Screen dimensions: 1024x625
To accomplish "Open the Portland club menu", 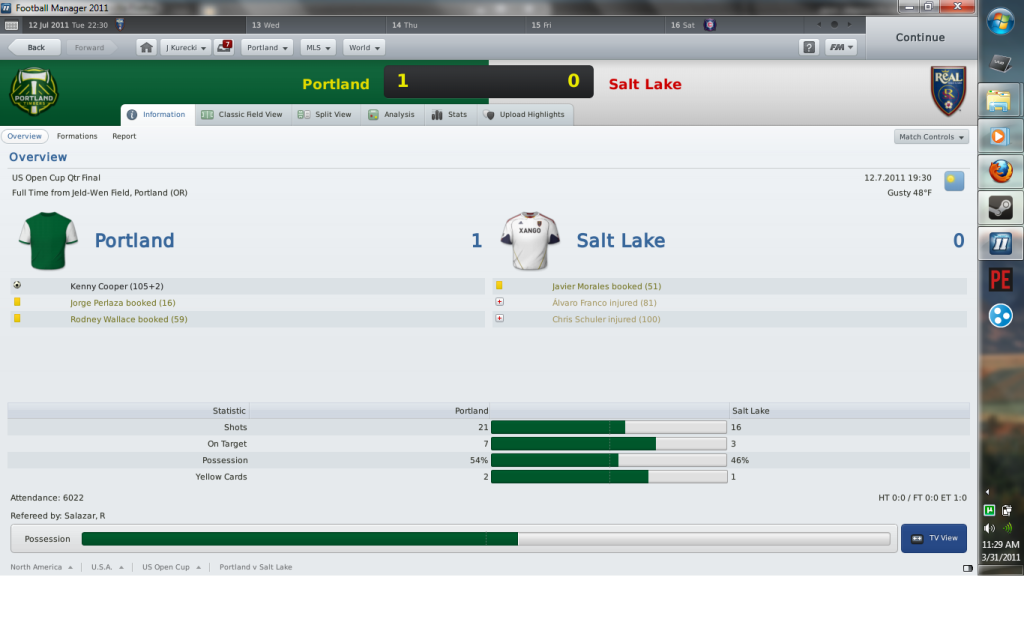I will point(266,47).
